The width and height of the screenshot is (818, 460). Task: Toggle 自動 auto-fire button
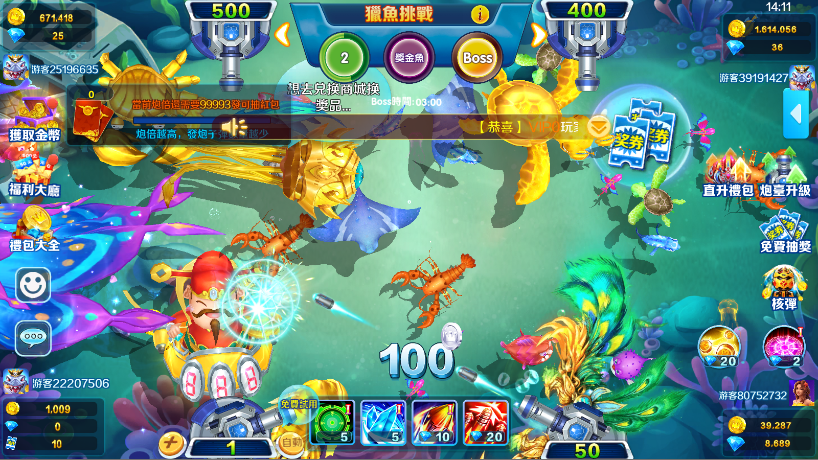[x=291, y=441]
